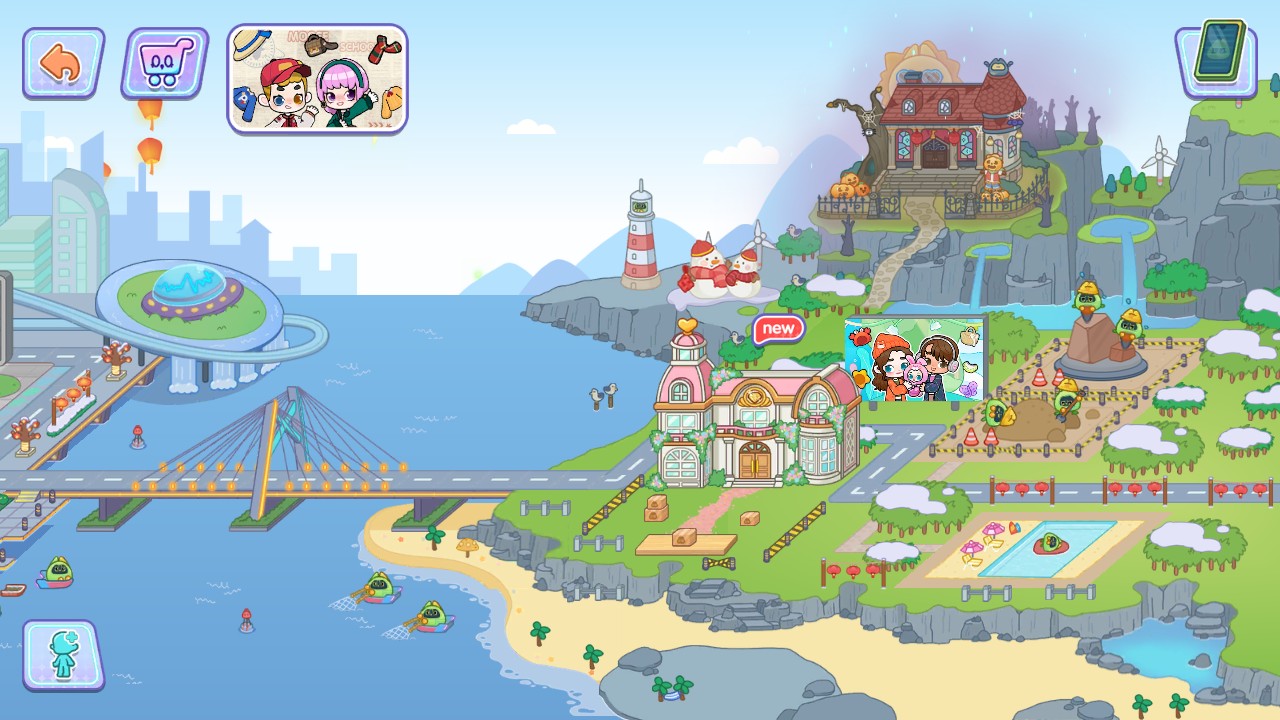1280x720 pixels.
Task: Open the shopping cart store
Action: click(162, 62)
